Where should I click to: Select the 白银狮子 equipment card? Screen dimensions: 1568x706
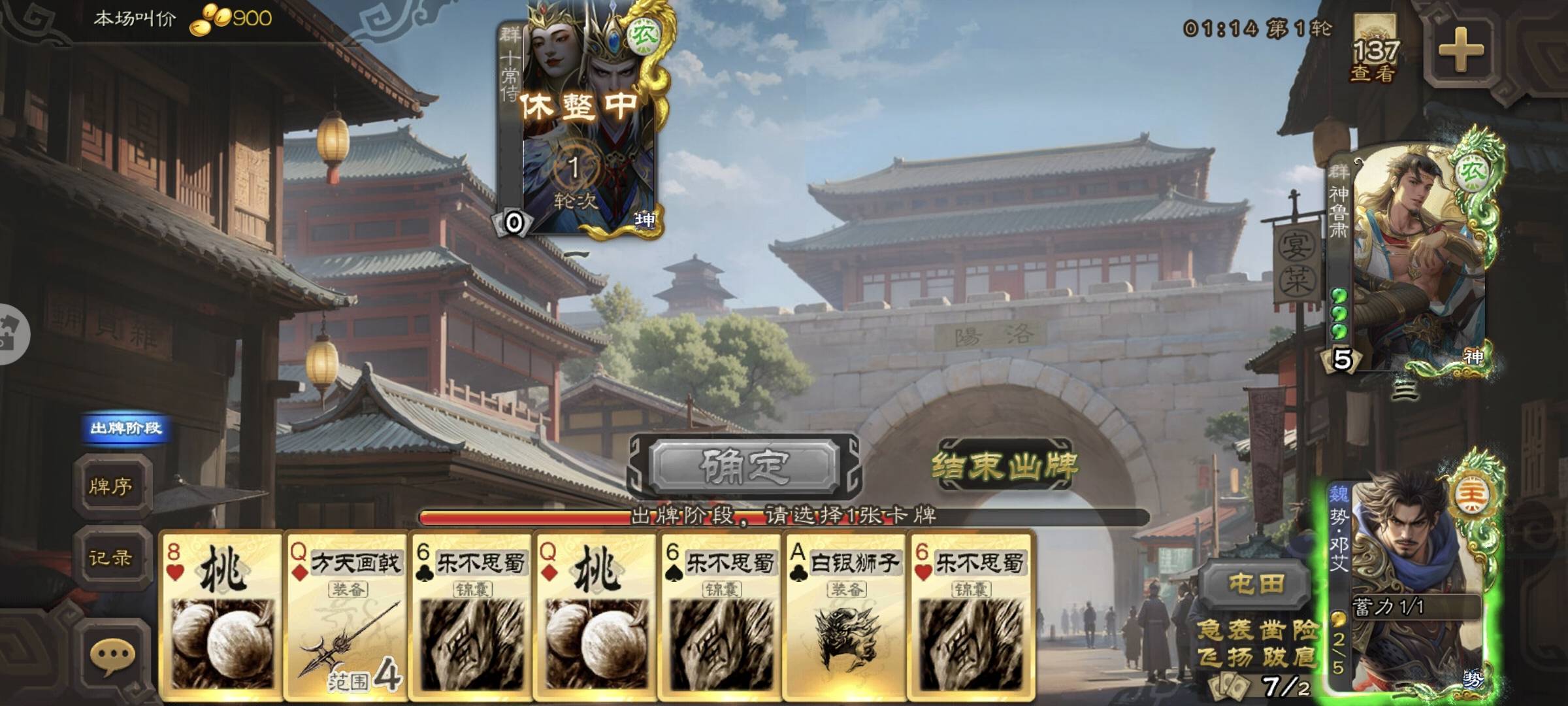click(845, 614)
